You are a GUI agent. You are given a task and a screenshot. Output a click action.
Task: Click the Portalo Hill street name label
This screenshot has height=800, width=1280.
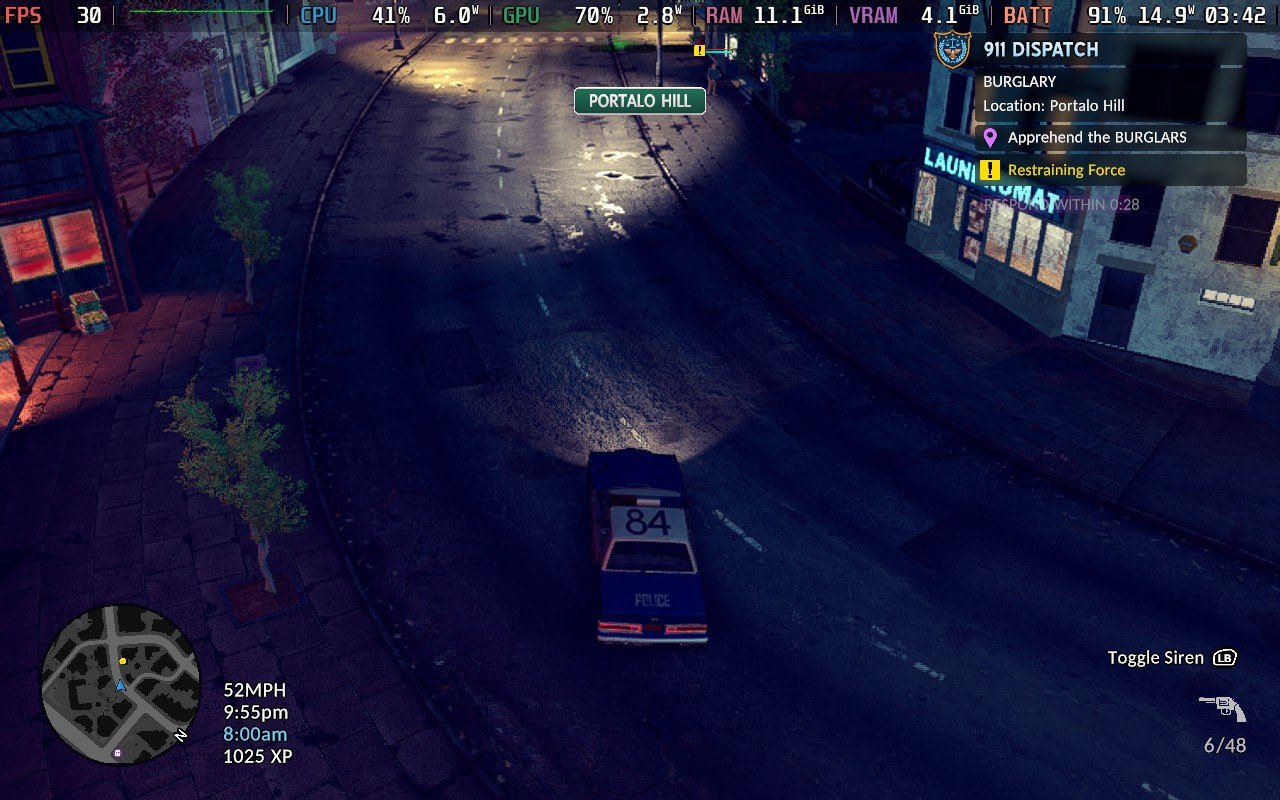tap(640, 101)
